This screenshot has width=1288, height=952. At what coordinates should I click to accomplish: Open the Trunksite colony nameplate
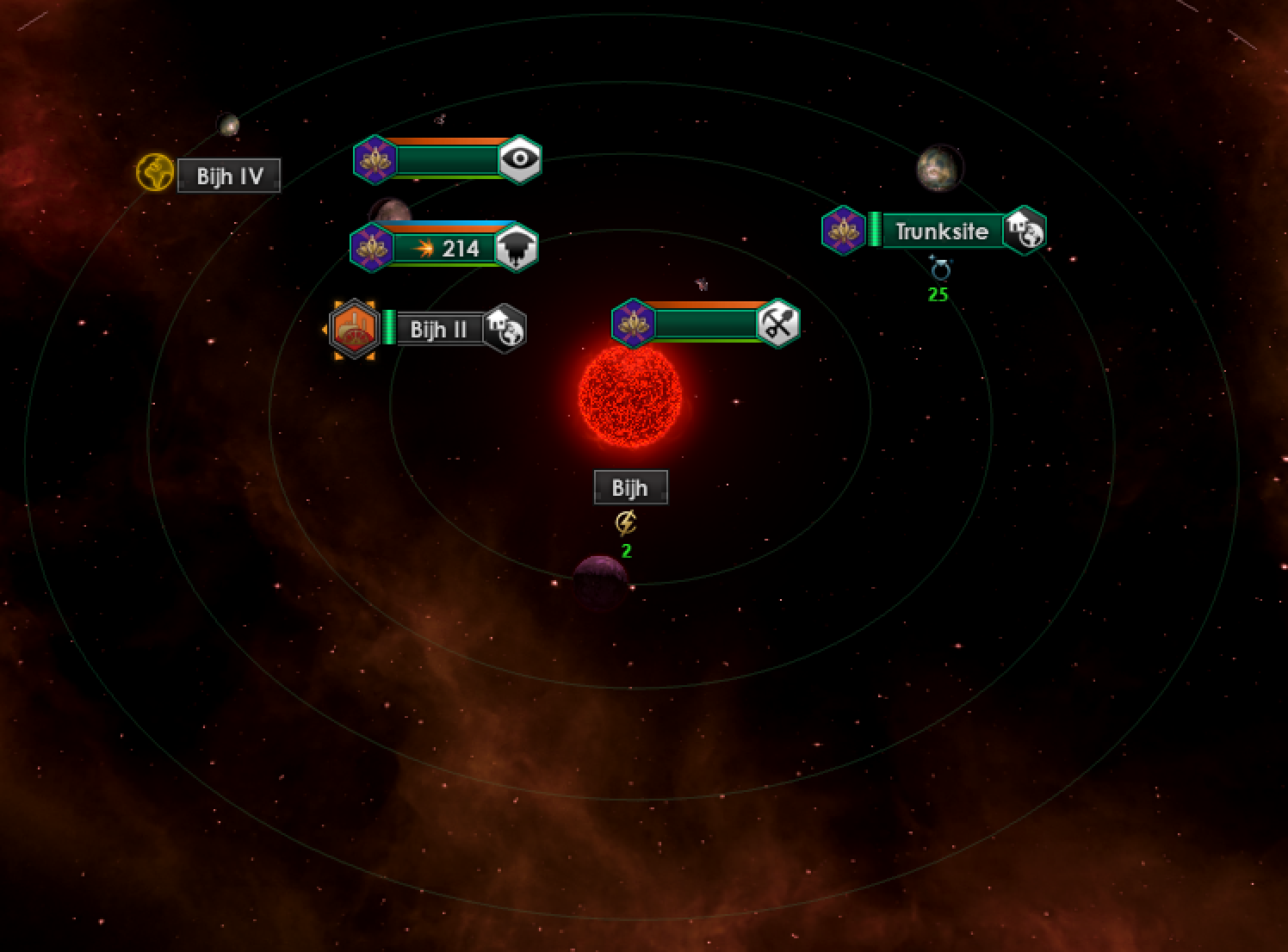point(941,231)
